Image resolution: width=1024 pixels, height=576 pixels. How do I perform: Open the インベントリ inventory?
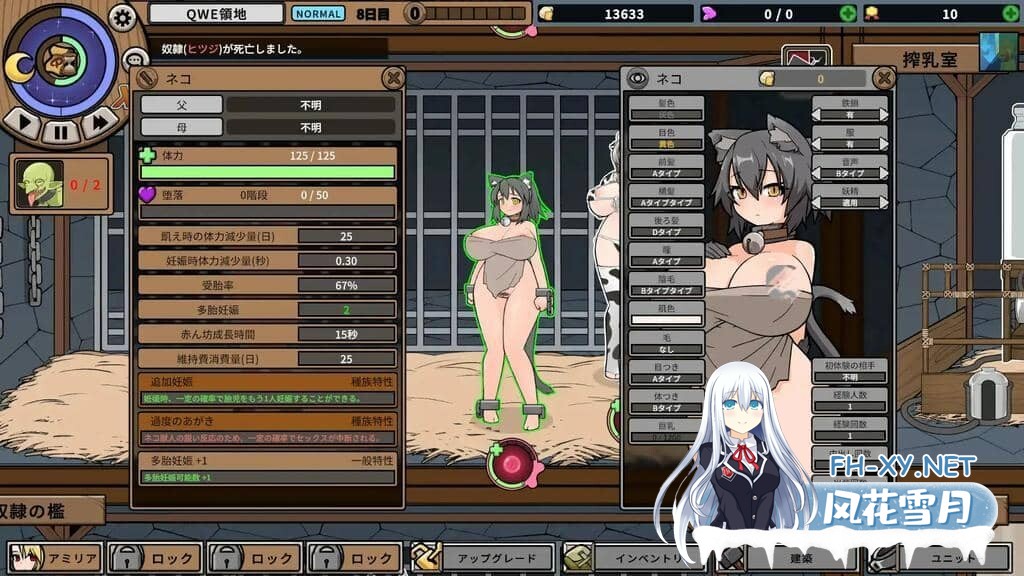tap(630, 558)
